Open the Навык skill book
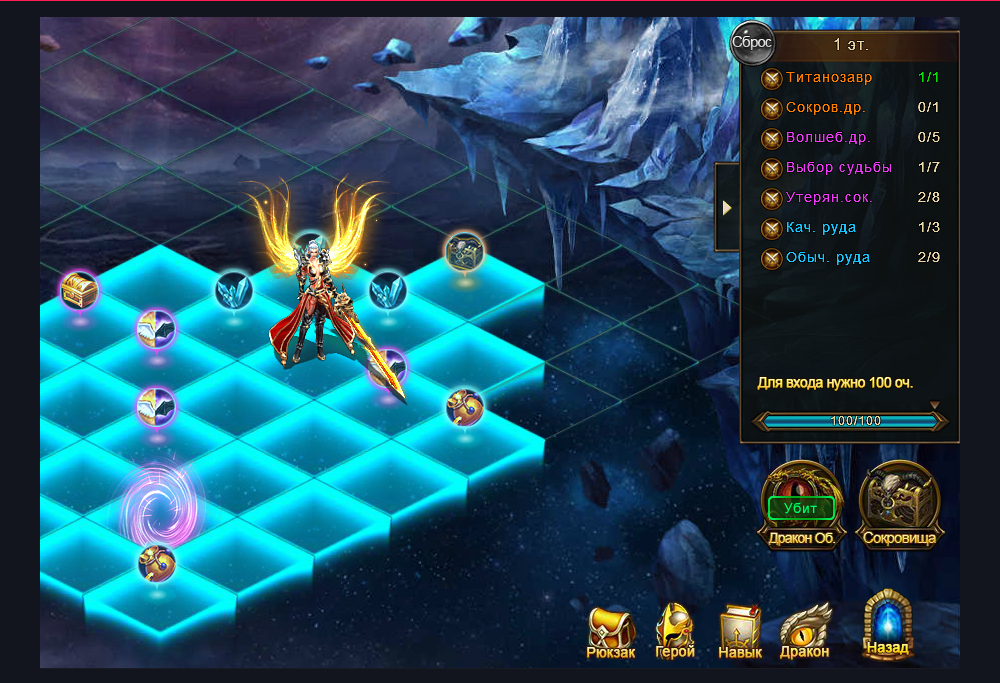The image size is (1000, 683). 740,631
